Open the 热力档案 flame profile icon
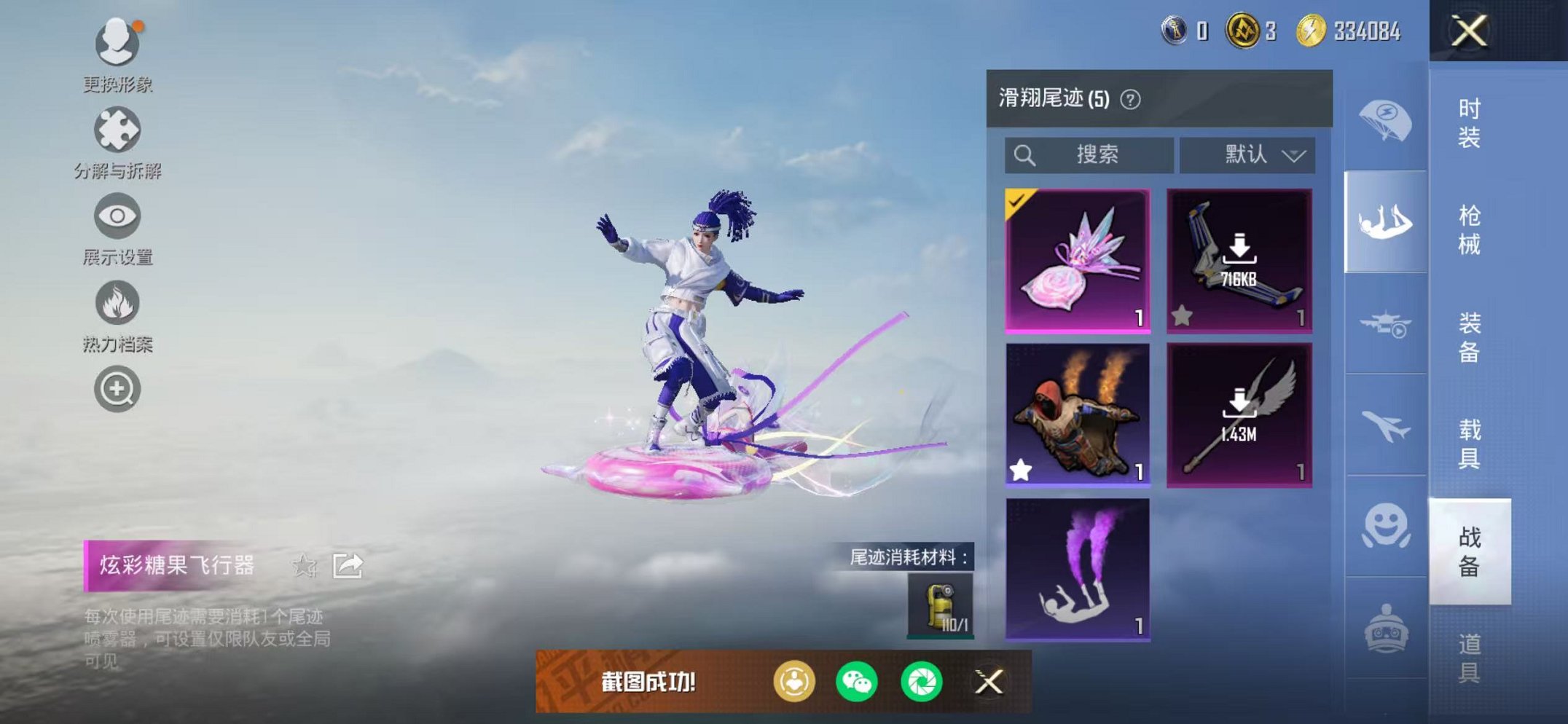The width and height of the screenshot is (1568, 724). click(x=119, y=302)
